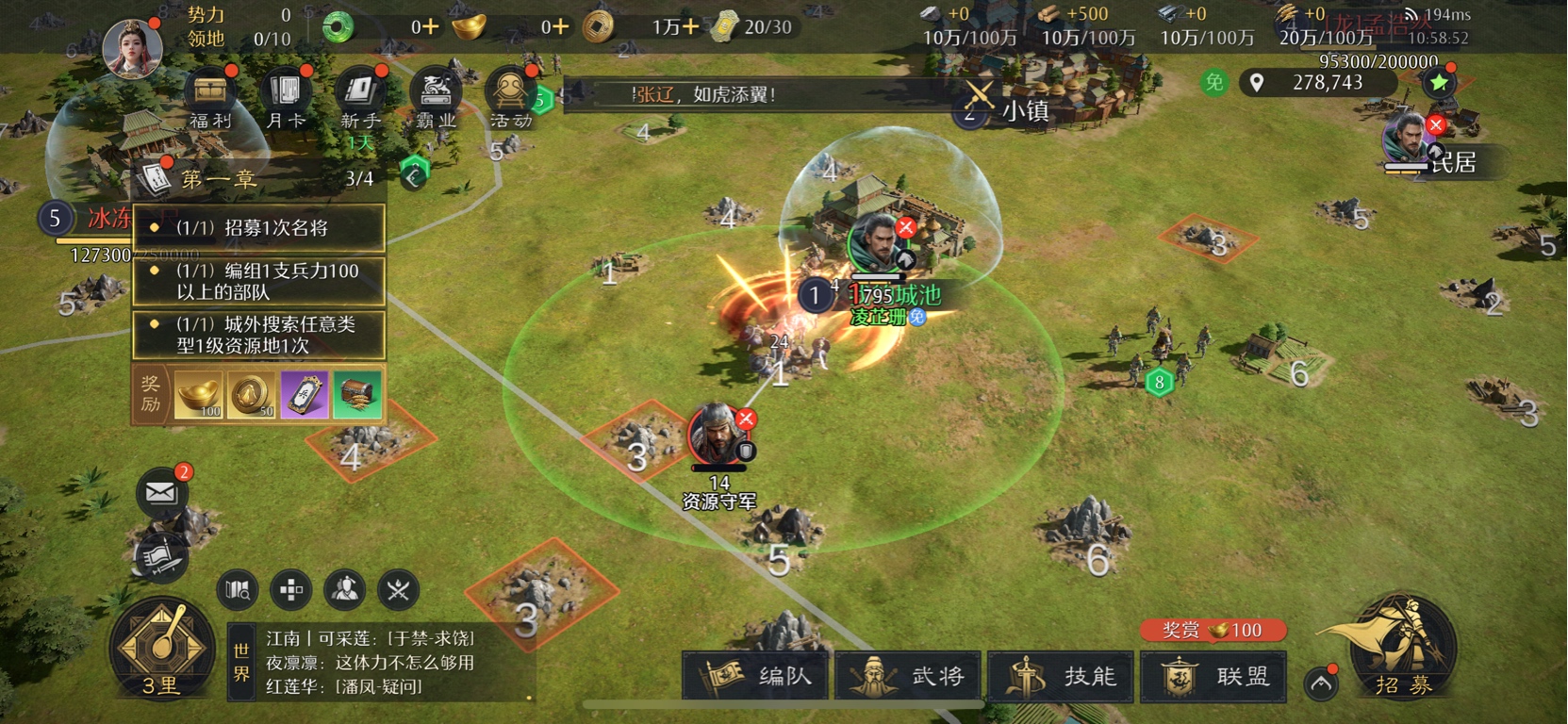Open the 技能 skills menu
The width and height of the screenshot is (1568, 724).
click(x=1062, y=676)
